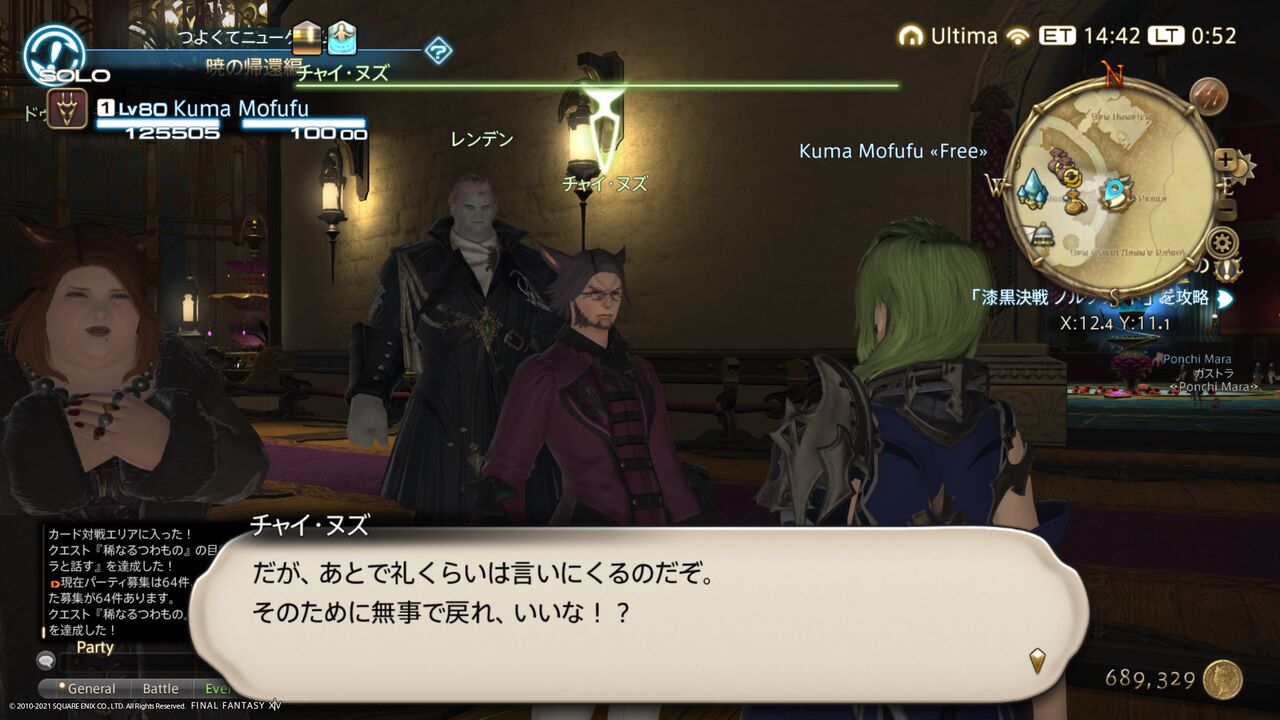Click the exclamation emblem below the minimap gear
Screen dimensions: 1280x720
(1224, 268)
